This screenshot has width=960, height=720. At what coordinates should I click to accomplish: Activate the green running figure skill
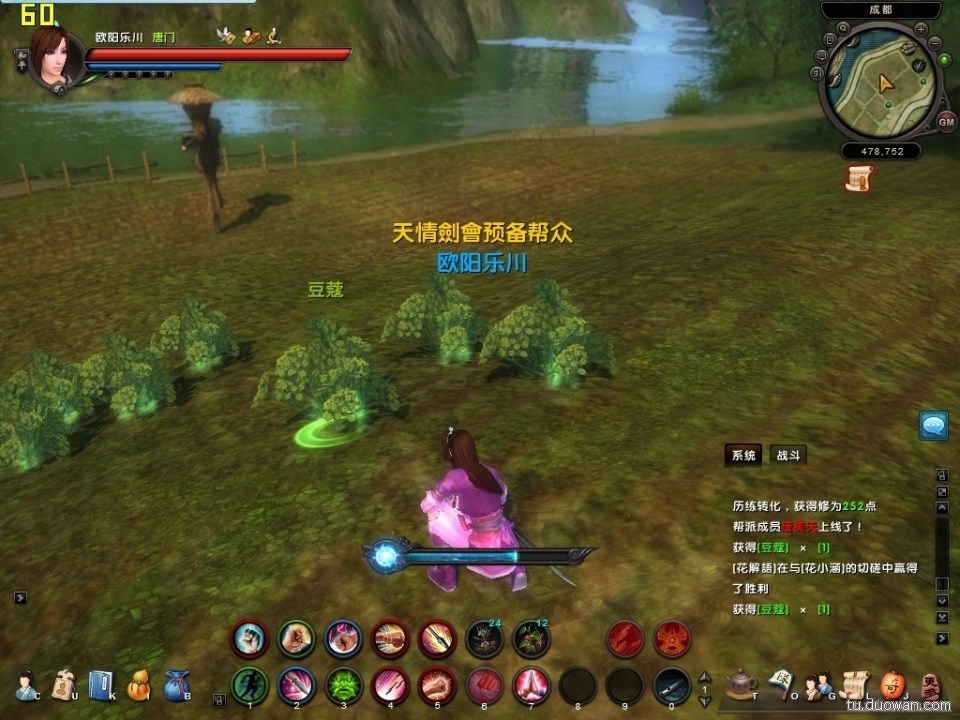tap(249, 686)
